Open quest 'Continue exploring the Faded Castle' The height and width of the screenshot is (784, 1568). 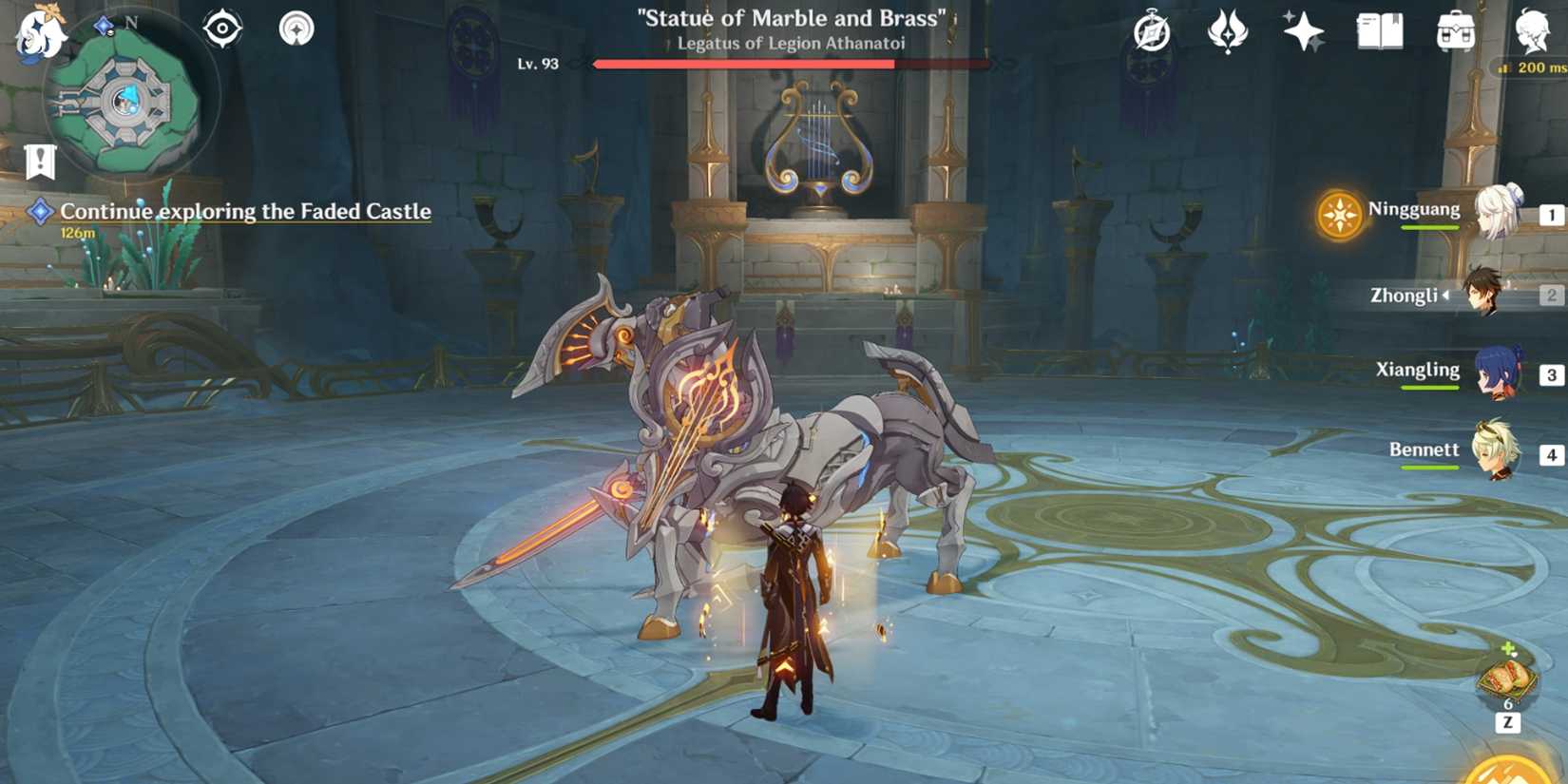click(x=244, y=211)
